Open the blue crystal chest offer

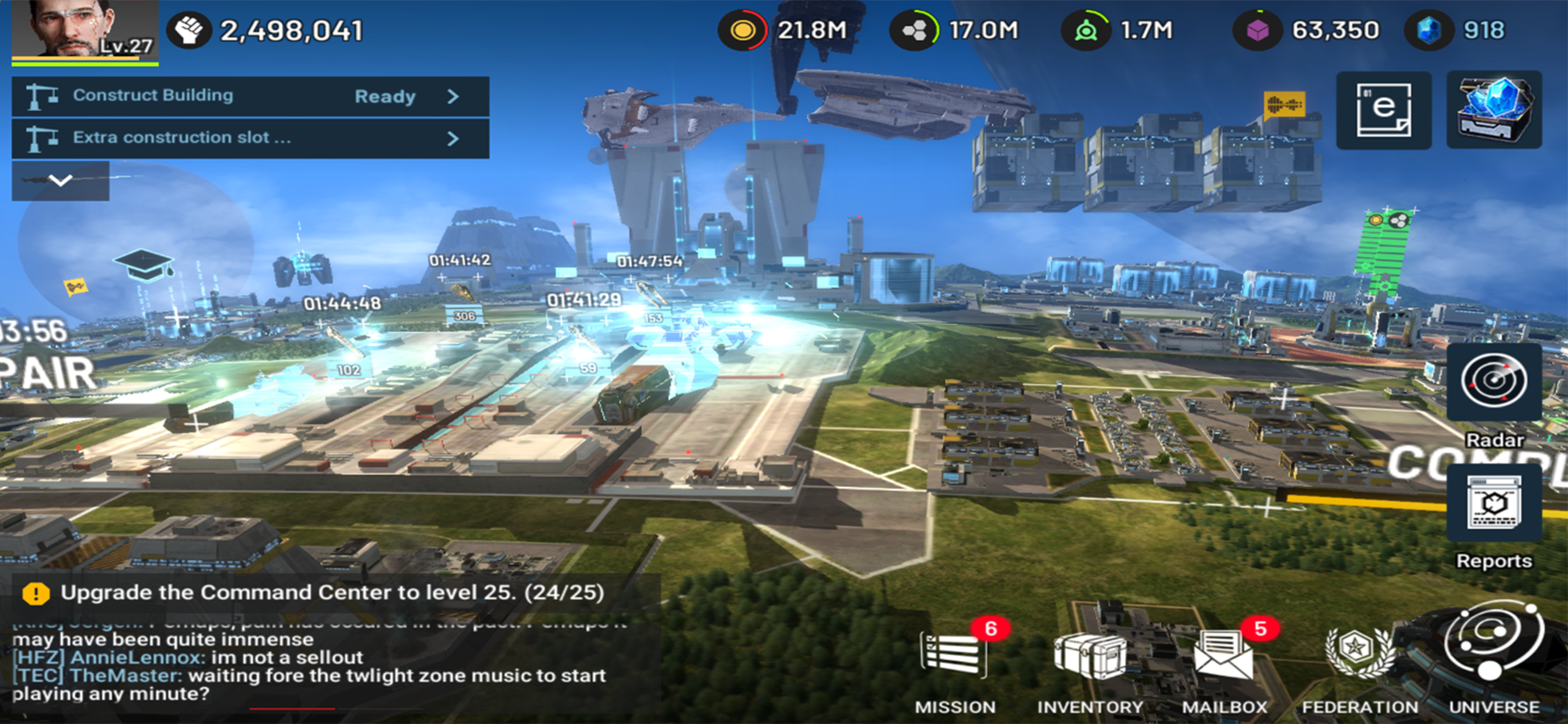(1494, 110)
